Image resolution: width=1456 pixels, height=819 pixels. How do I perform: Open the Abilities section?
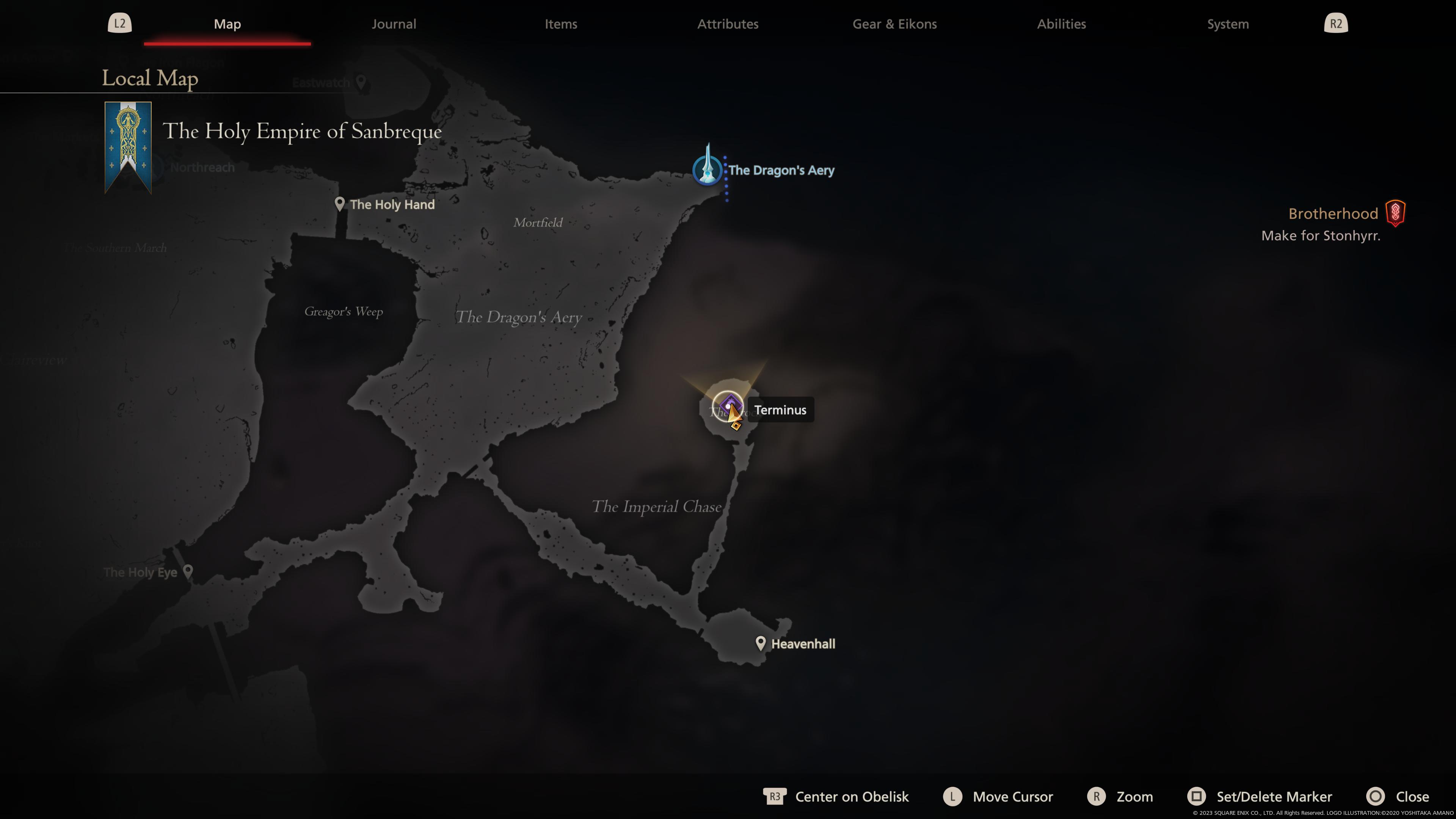tap(1061, 24)
